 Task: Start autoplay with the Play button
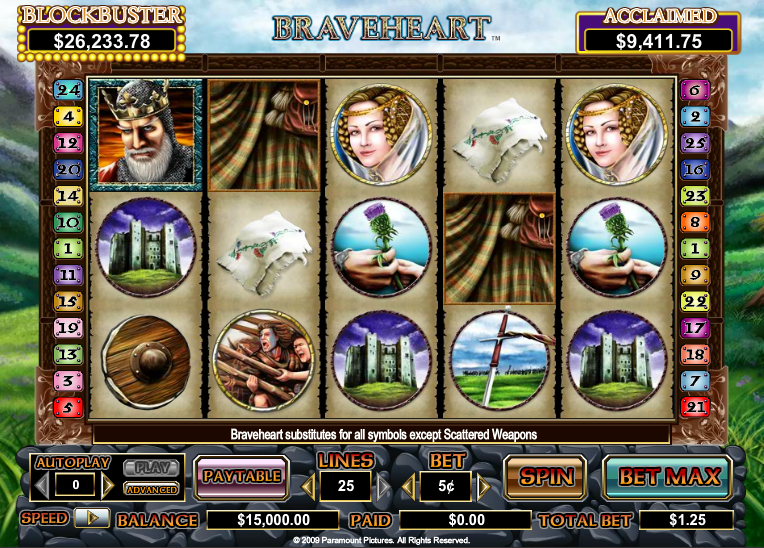(151, 467)
